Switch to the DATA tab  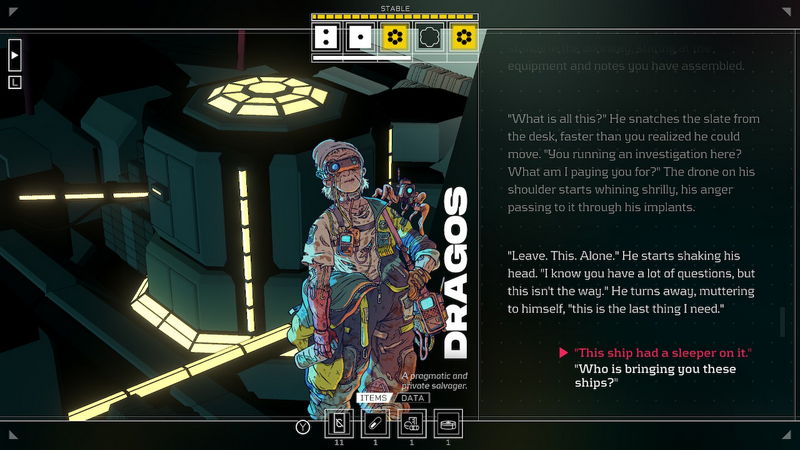(x=413, y=398)
